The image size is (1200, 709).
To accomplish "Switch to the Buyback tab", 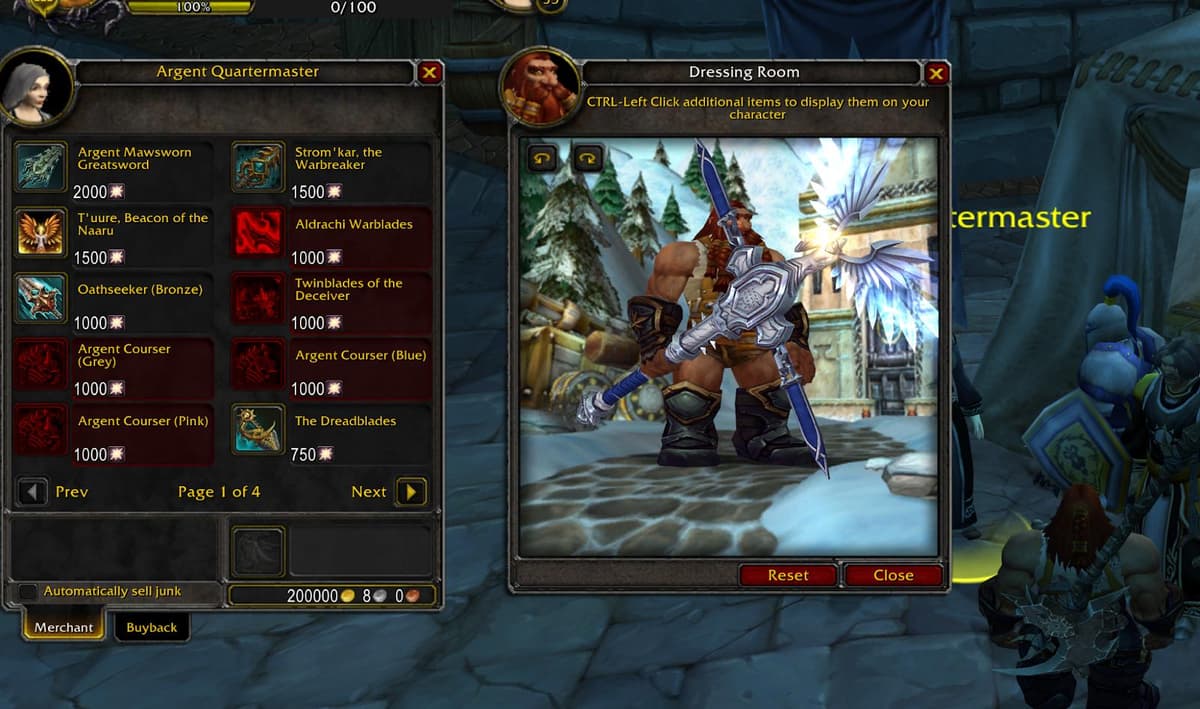I will coord(151,627).
